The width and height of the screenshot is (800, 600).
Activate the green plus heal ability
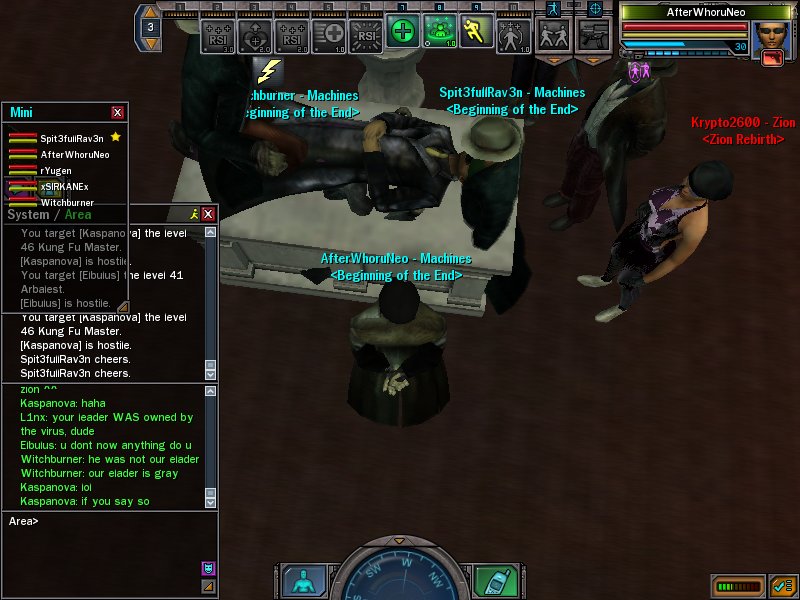coord(402,33)
